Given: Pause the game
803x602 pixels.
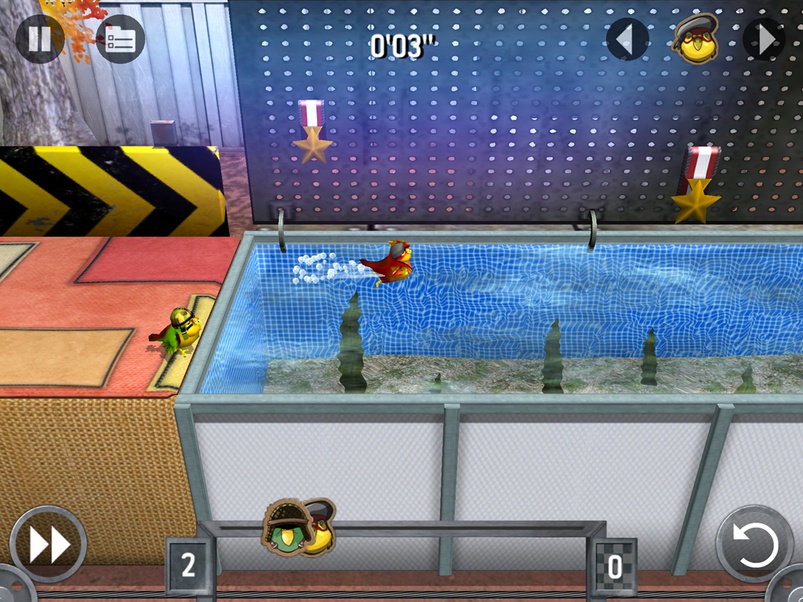Looking at the screenshot, I should pos(40,39).
